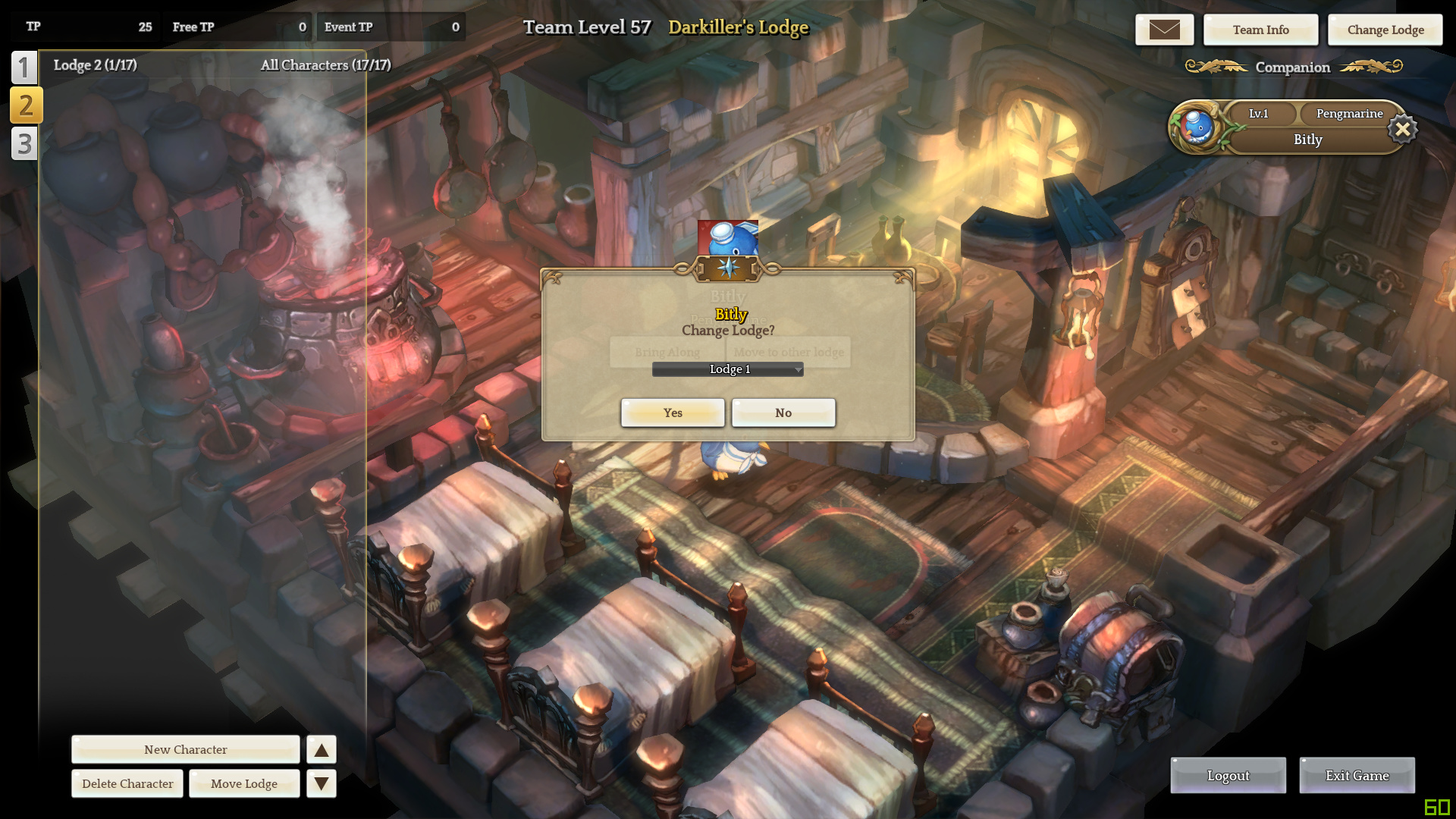This screenshot has width=1456, height=819.
Task: Select Bitly's companion portrait
Action: click(1197, 127)
